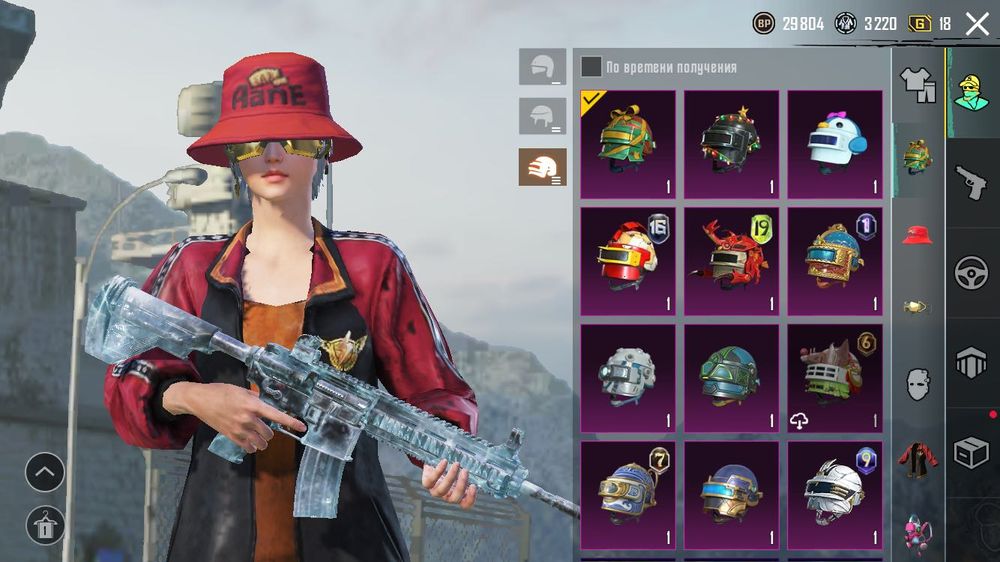Equip the red samurai helmet with badge 19

tap(731, 261)
